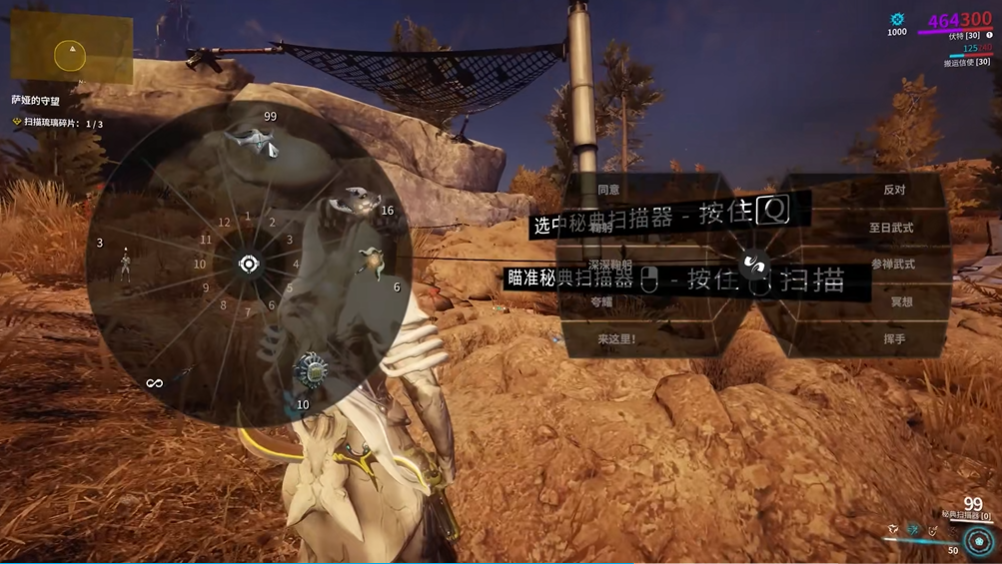Viewport: 1002px width, 564px height.
Task: Select the 冥想 emote
Action: (901, 302)
